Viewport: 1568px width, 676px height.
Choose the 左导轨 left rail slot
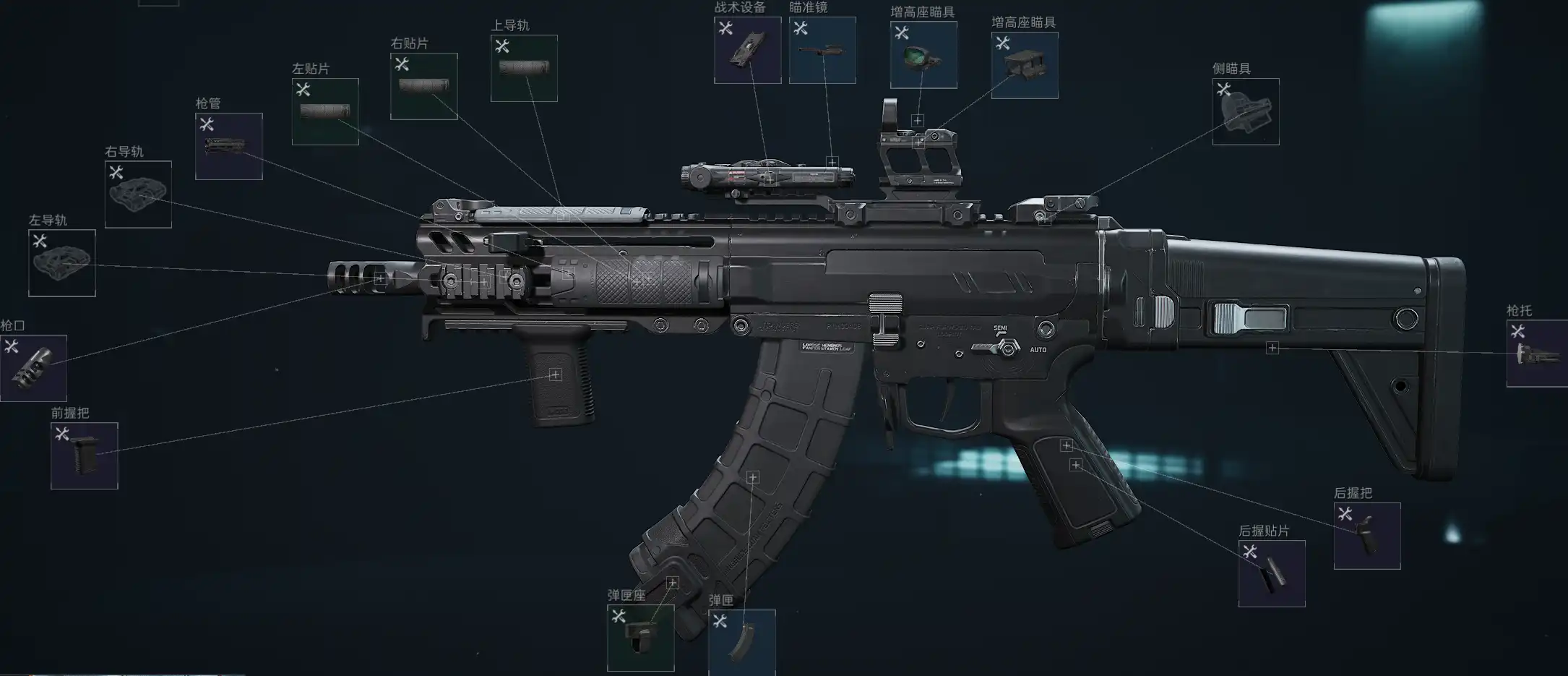pyautogui.click(x=62, y=263)
